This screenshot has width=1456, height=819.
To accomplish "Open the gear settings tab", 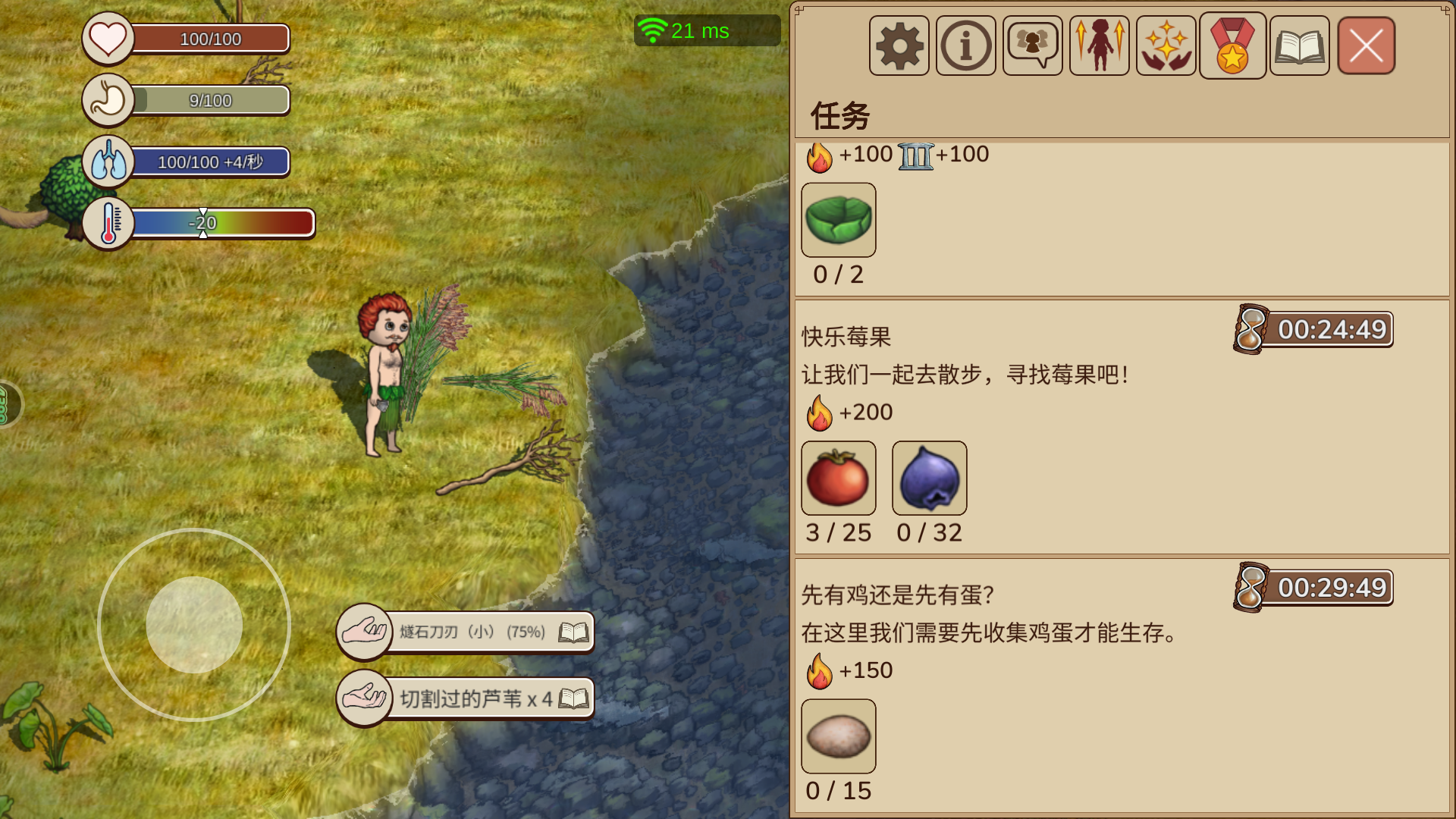I will (899, 46).
